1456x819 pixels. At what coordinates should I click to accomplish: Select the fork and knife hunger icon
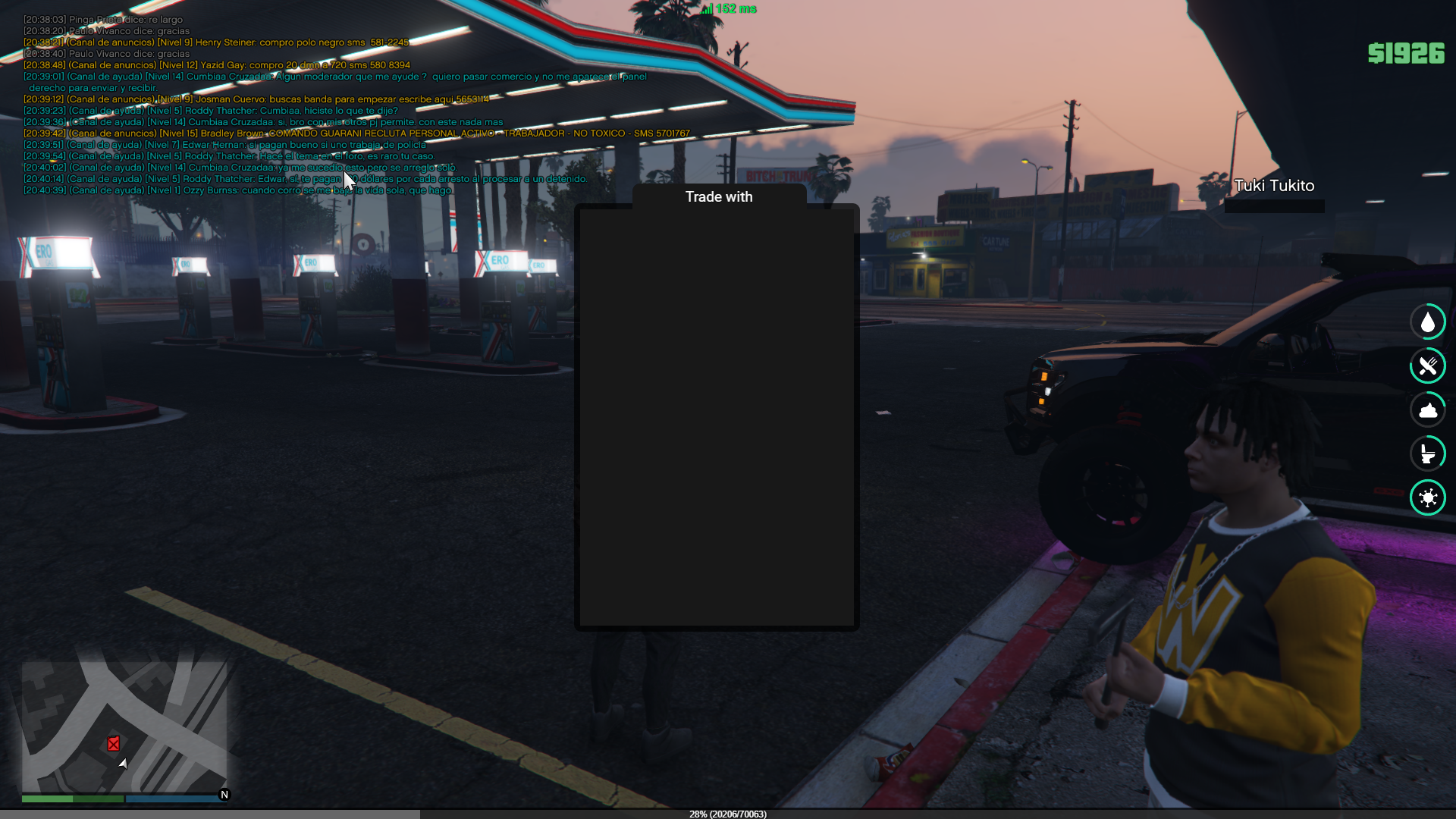pos(1428,366)
